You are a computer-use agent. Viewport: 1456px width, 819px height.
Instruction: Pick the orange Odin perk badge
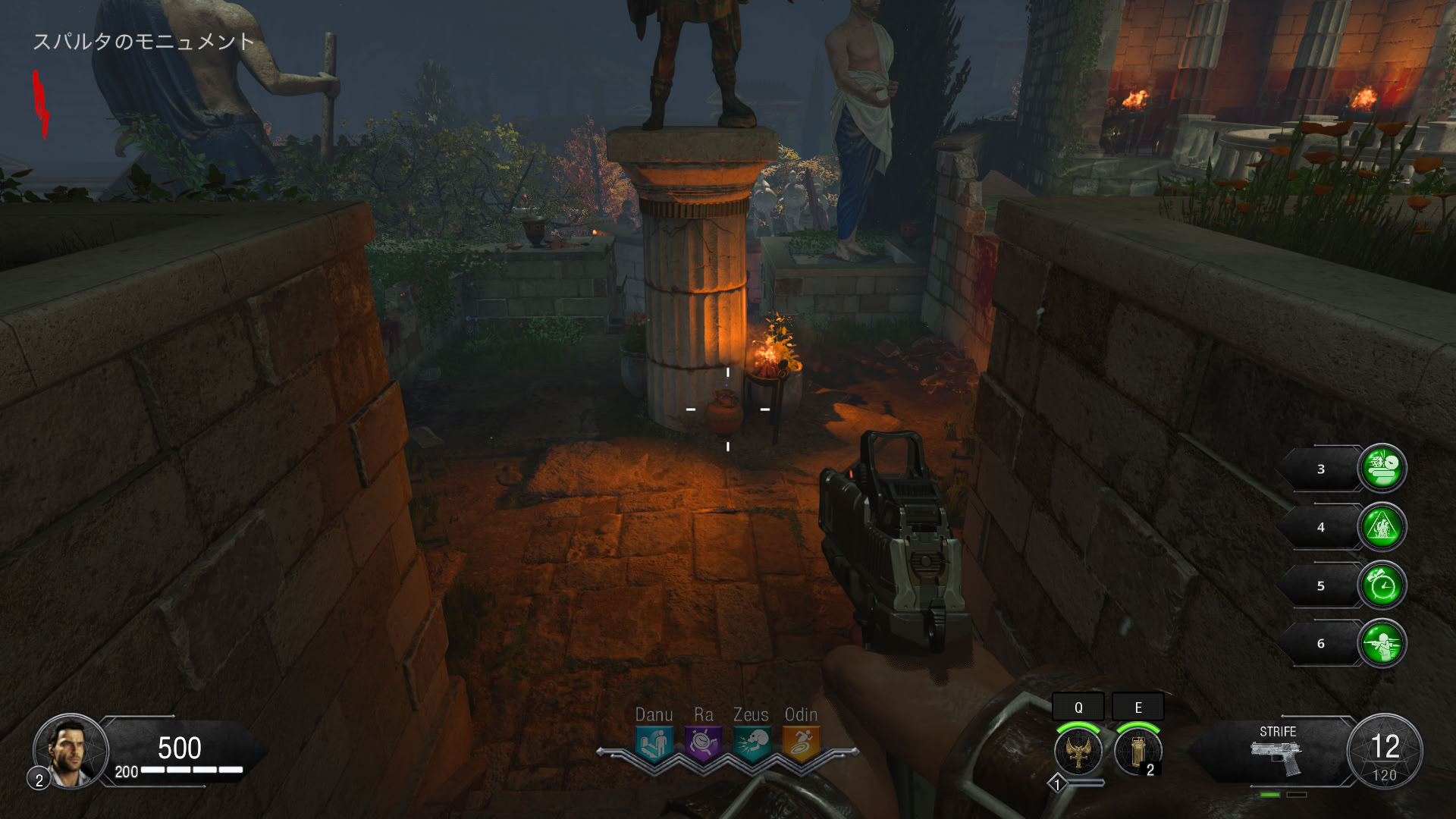coord(801,744)
